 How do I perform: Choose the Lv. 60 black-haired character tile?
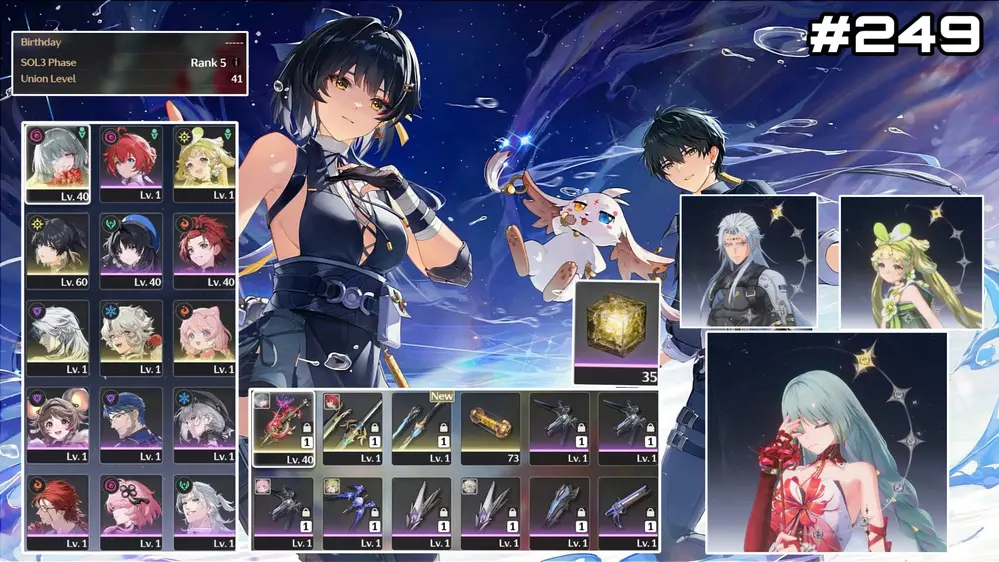coord(58,250)
